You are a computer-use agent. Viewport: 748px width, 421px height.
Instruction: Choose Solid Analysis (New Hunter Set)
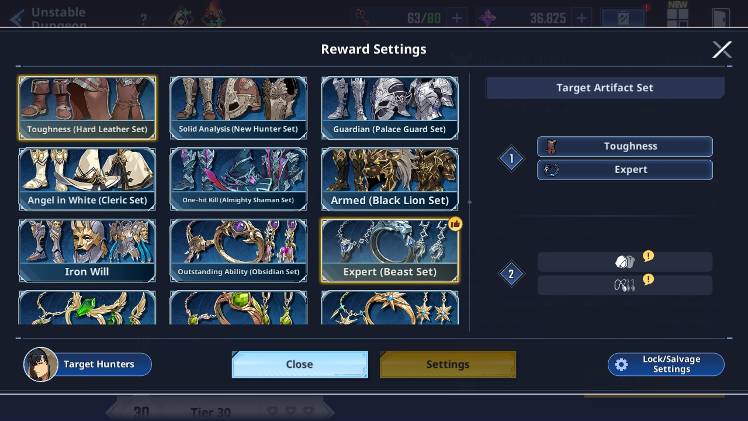238,107
